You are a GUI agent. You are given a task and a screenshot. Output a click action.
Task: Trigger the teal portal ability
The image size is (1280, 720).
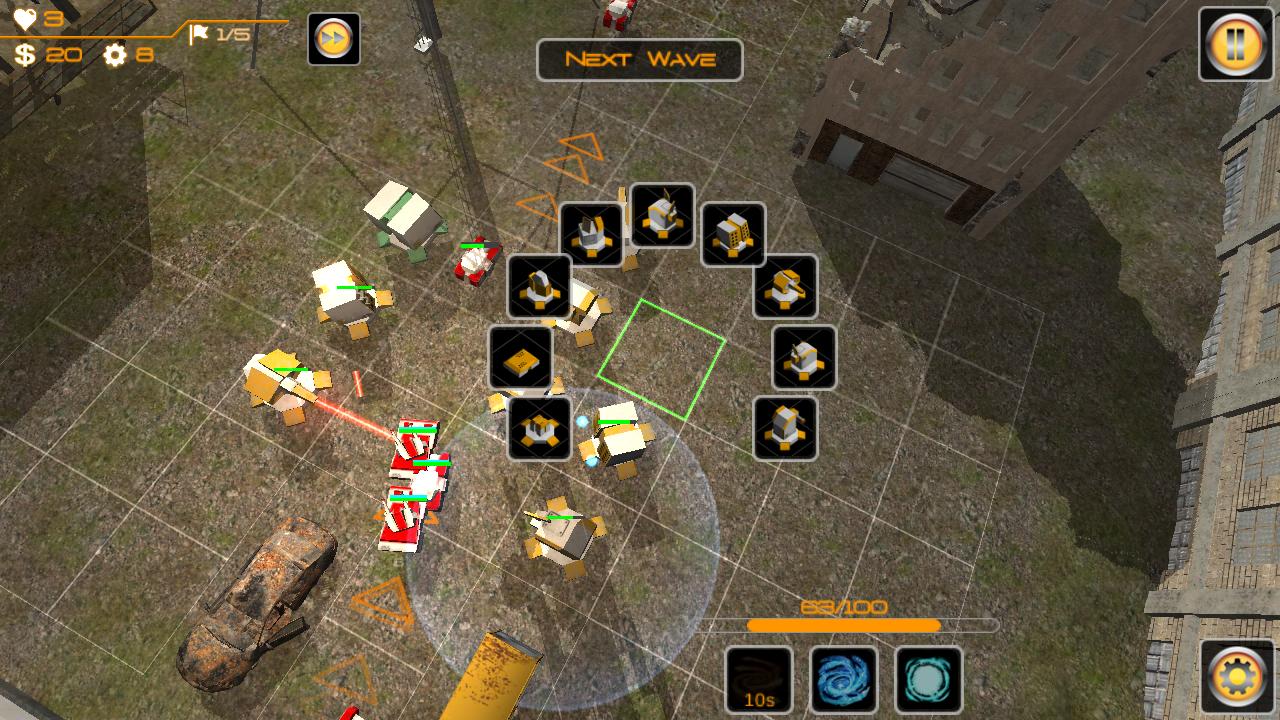point(928,680)
